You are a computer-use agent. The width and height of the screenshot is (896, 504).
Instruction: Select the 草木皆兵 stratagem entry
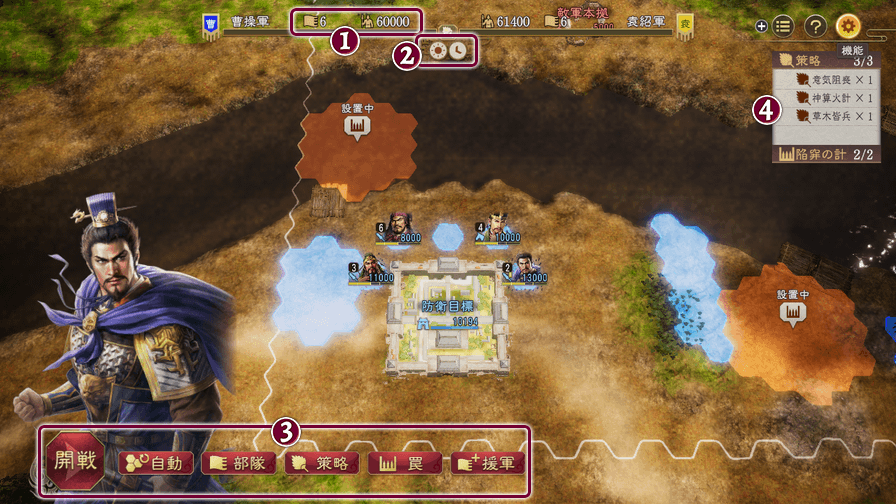829,116
